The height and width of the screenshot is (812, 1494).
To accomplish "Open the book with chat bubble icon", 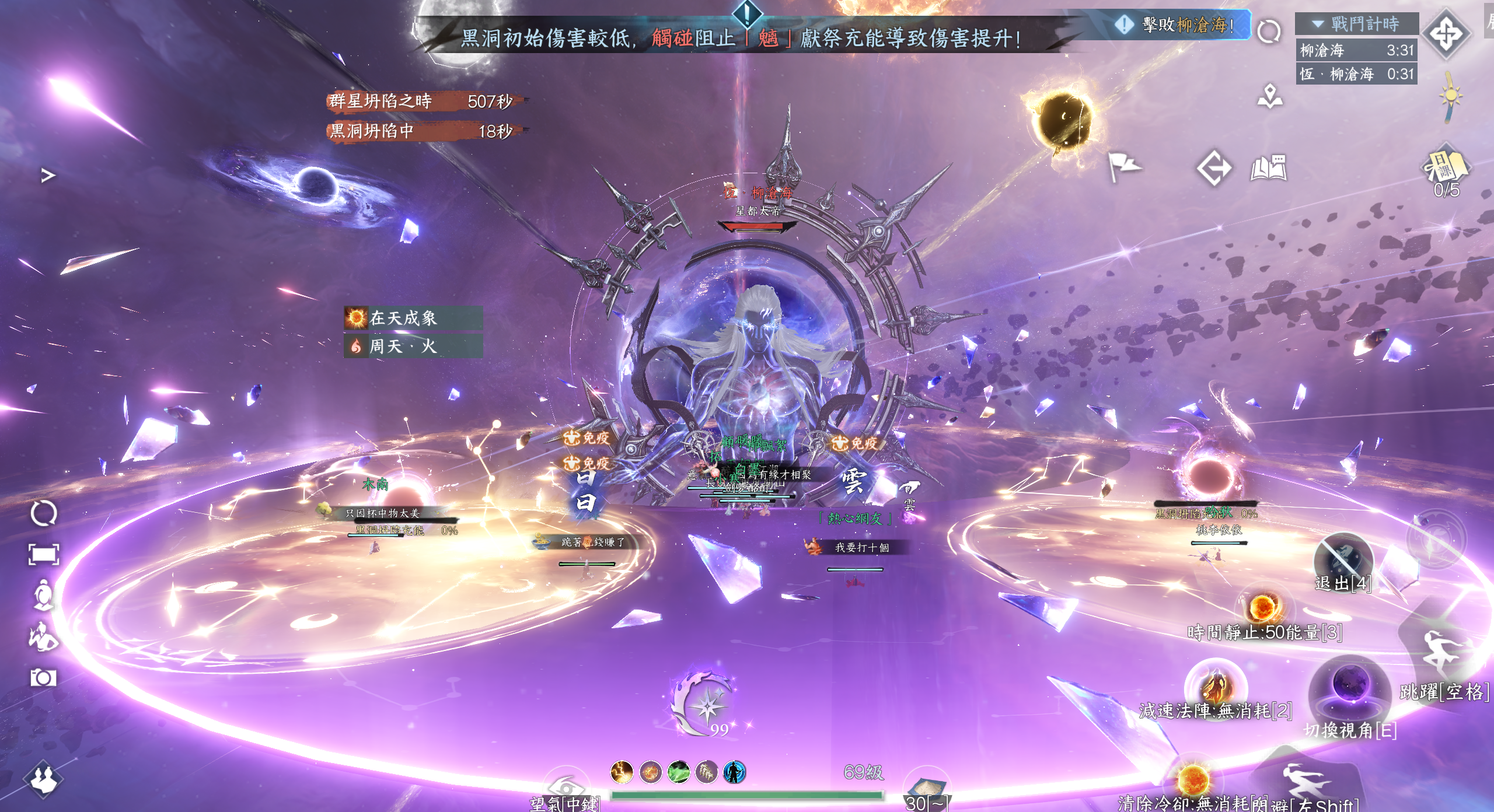I will click(1269, 168).
